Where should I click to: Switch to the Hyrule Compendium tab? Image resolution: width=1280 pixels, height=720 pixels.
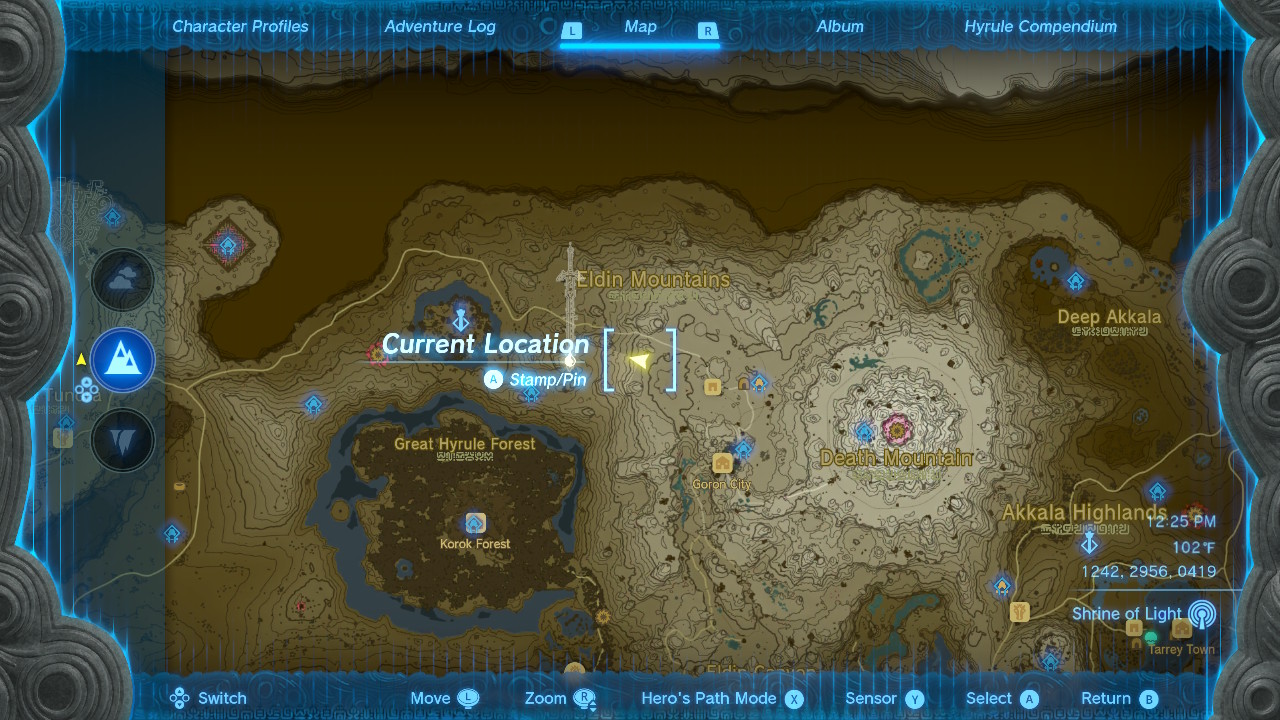(1040, 27)
